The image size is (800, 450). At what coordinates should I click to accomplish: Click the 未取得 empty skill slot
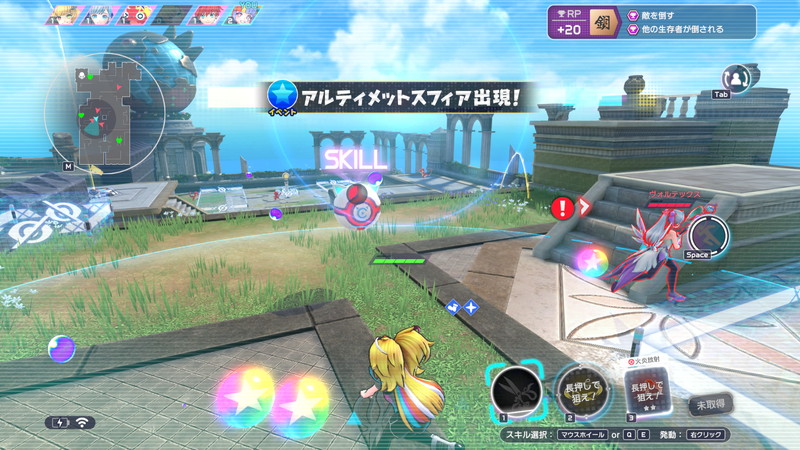click(711, 406)
